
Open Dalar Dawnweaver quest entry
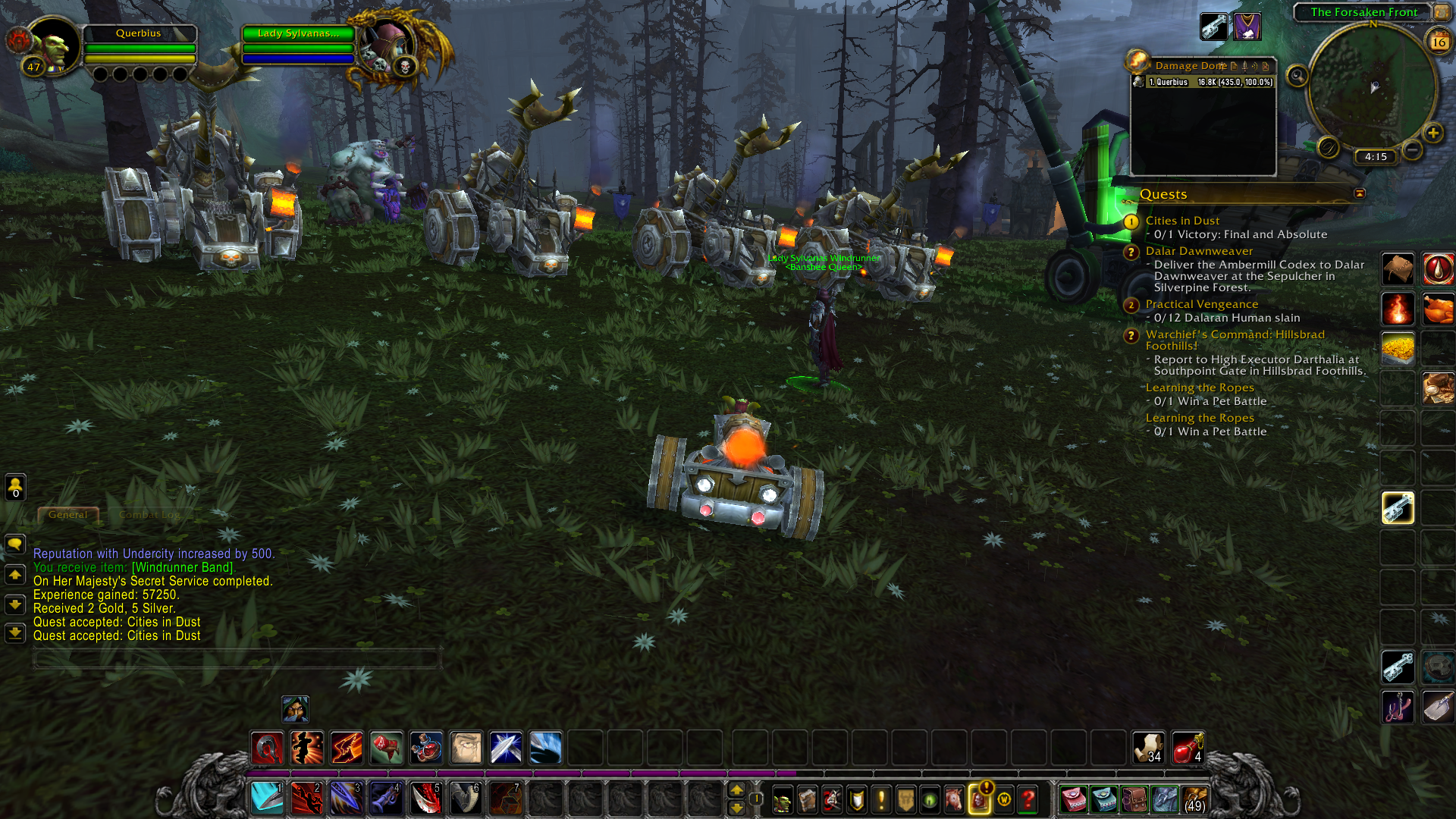tap(1199, 251)
